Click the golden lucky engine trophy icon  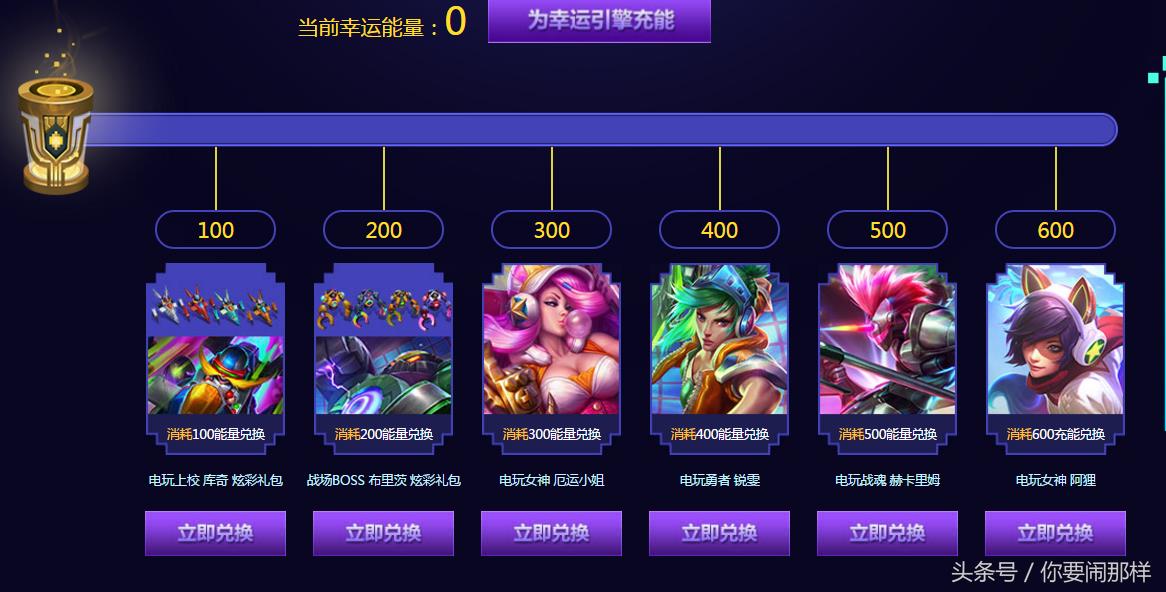tap(54, 133)
